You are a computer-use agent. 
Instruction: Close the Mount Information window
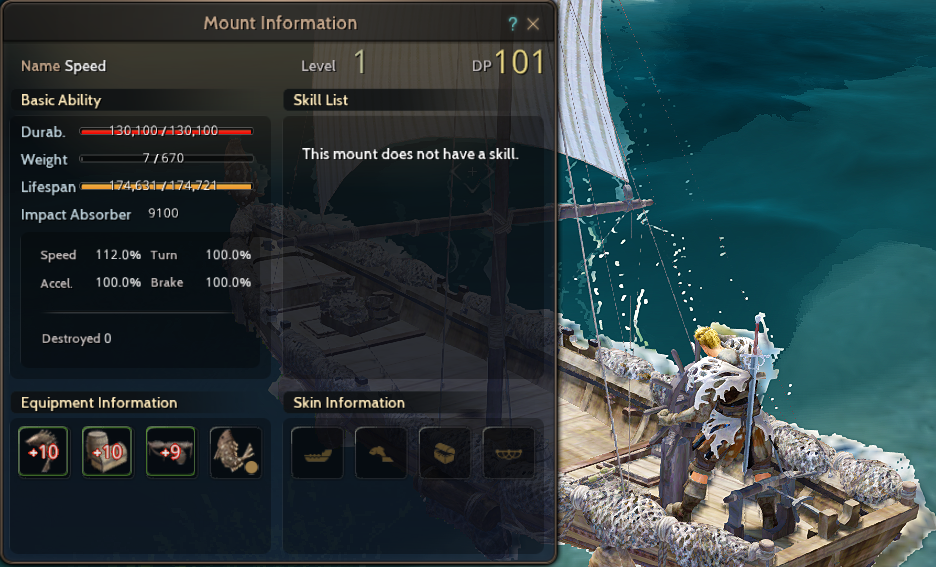click(533, 24)
